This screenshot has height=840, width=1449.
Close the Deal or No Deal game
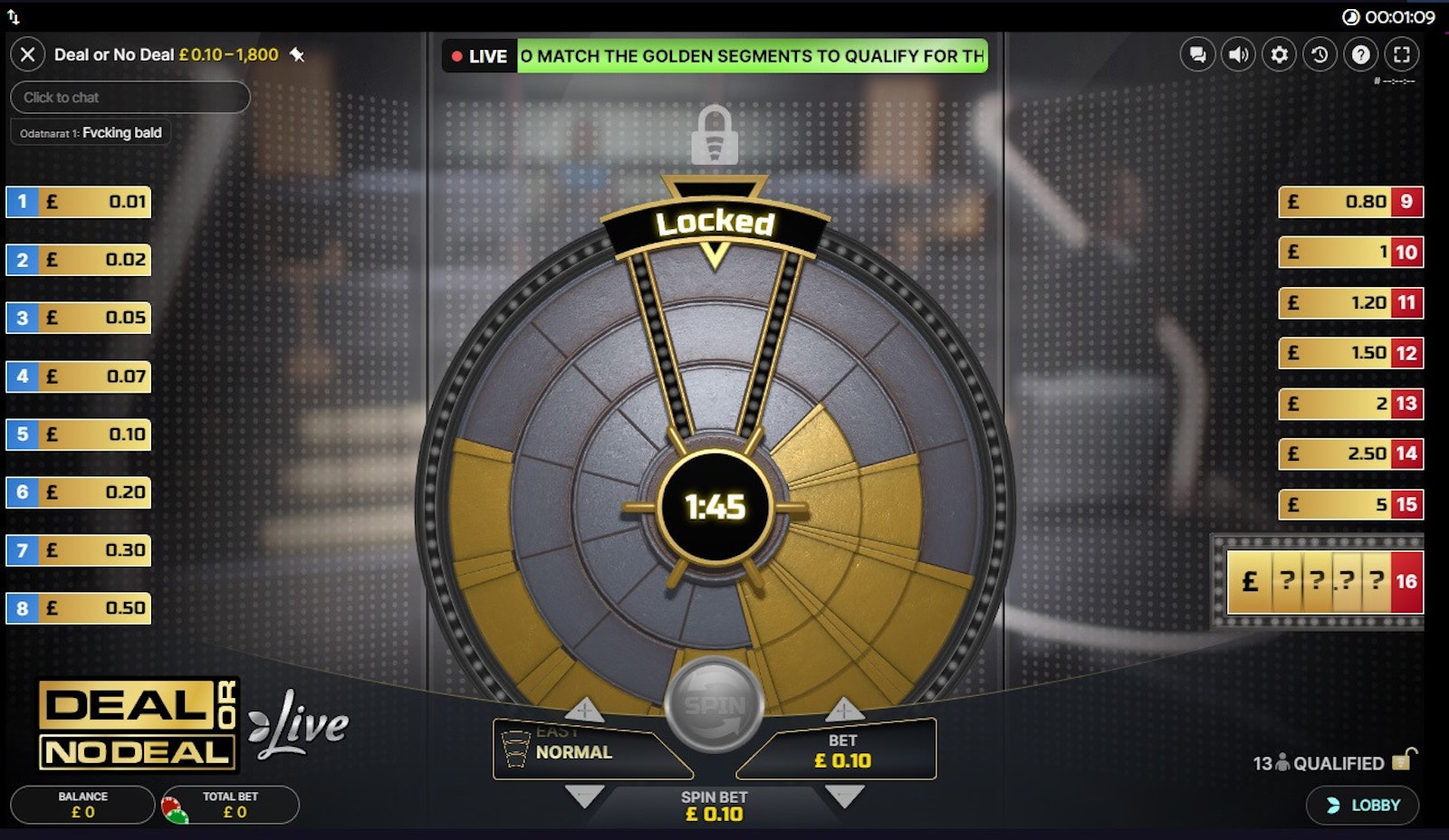27,54
